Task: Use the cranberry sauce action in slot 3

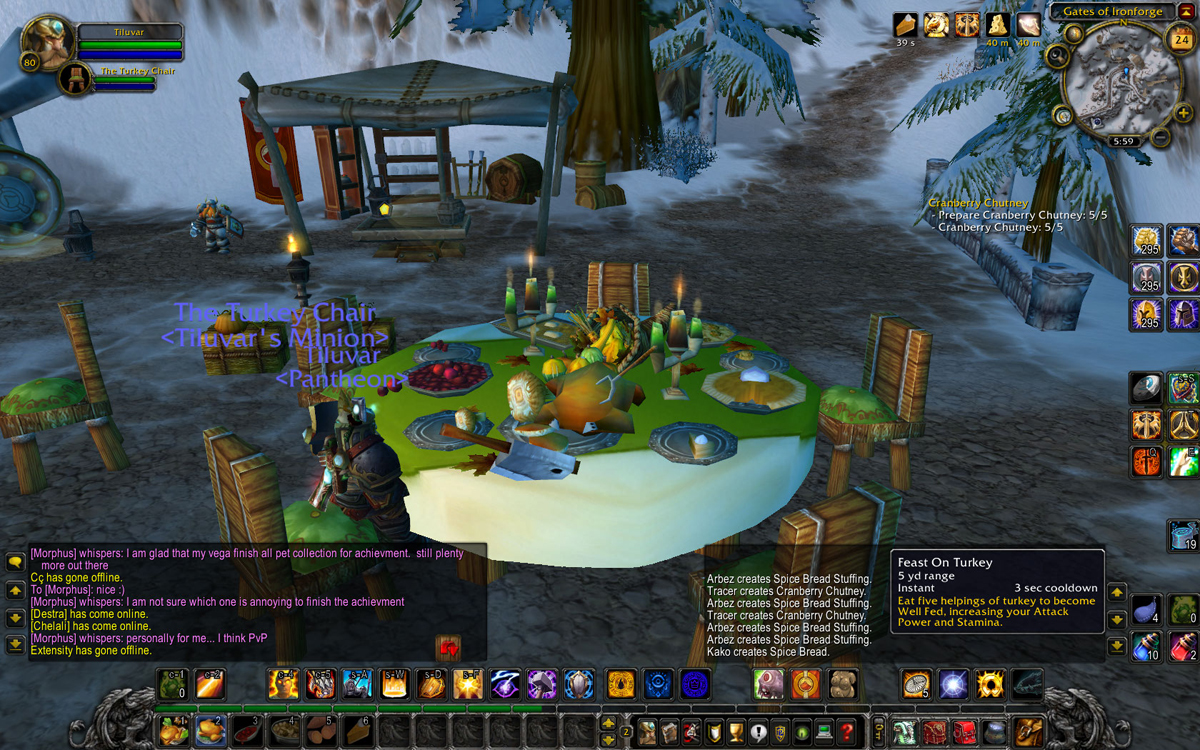Action: [246, 731]
